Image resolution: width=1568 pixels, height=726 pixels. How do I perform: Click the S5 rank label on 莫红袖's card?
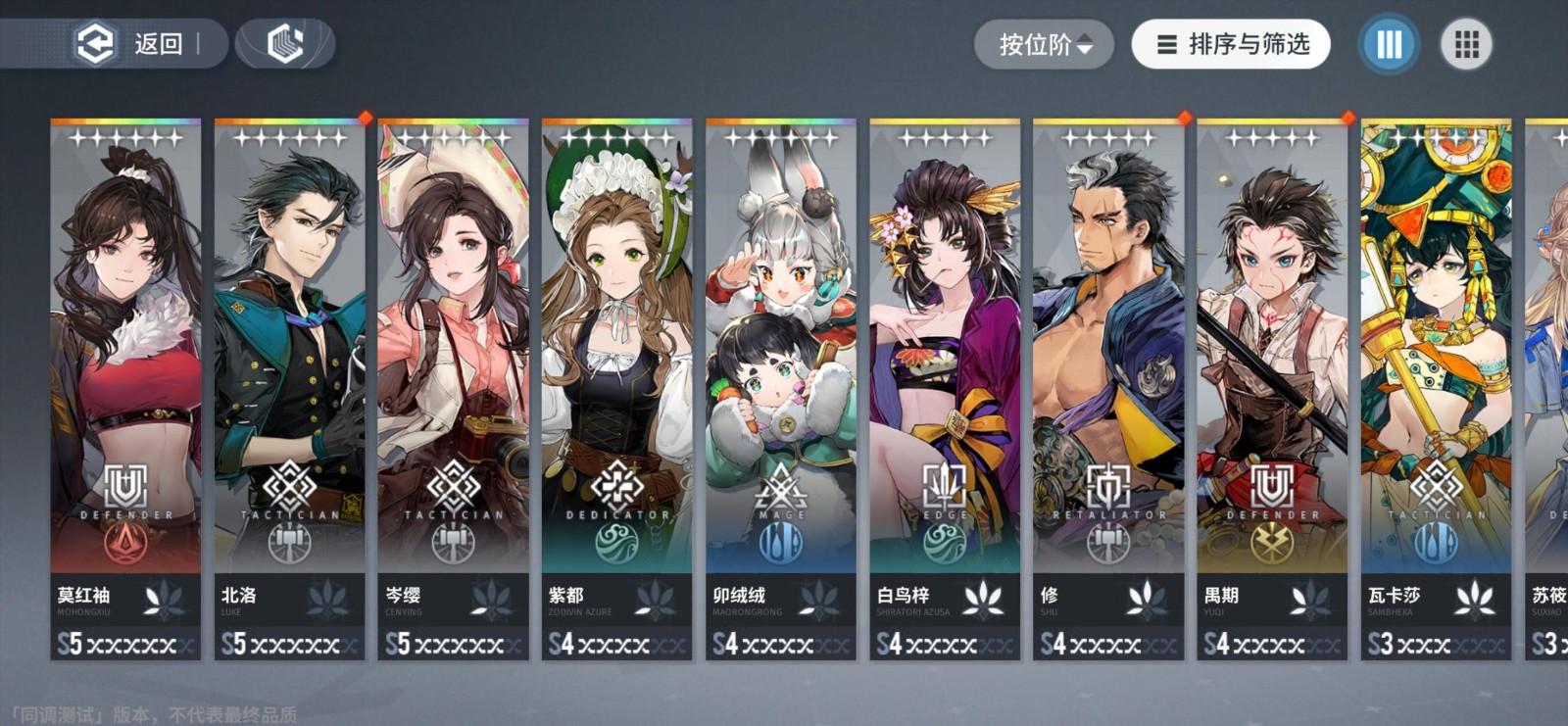coord(71,645)
